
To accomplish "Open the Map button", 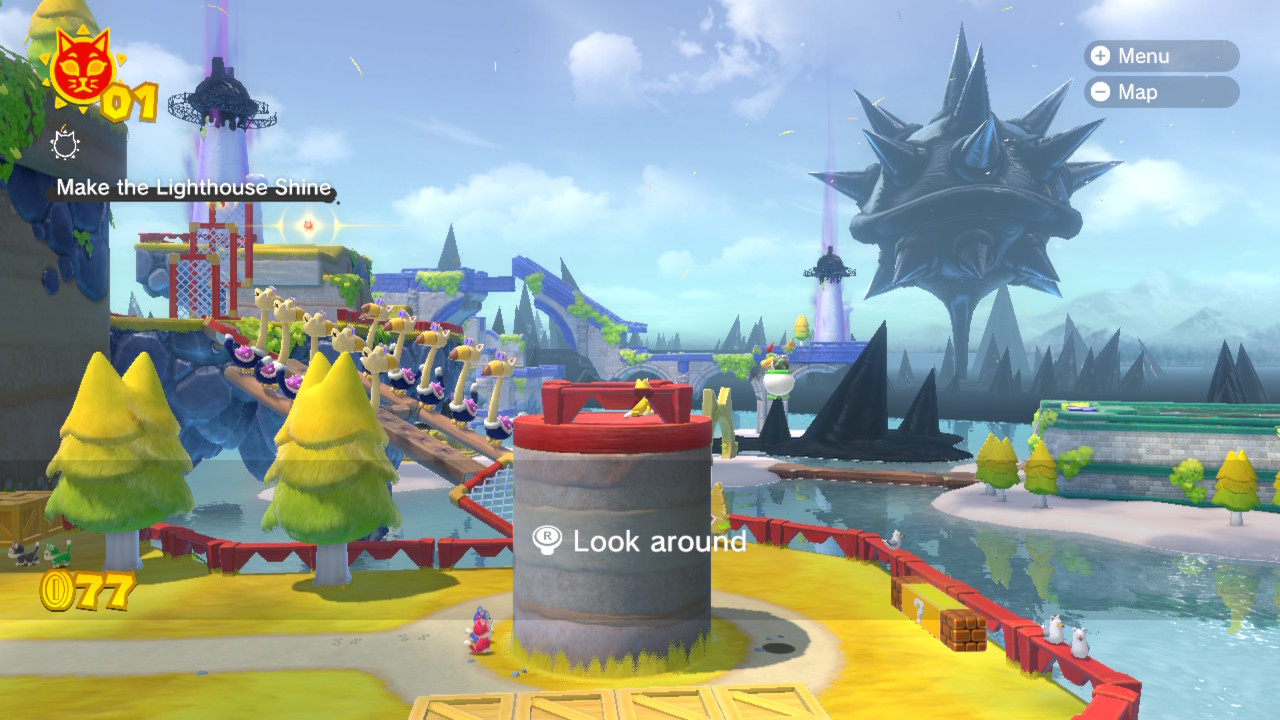I will [1160, 92].
